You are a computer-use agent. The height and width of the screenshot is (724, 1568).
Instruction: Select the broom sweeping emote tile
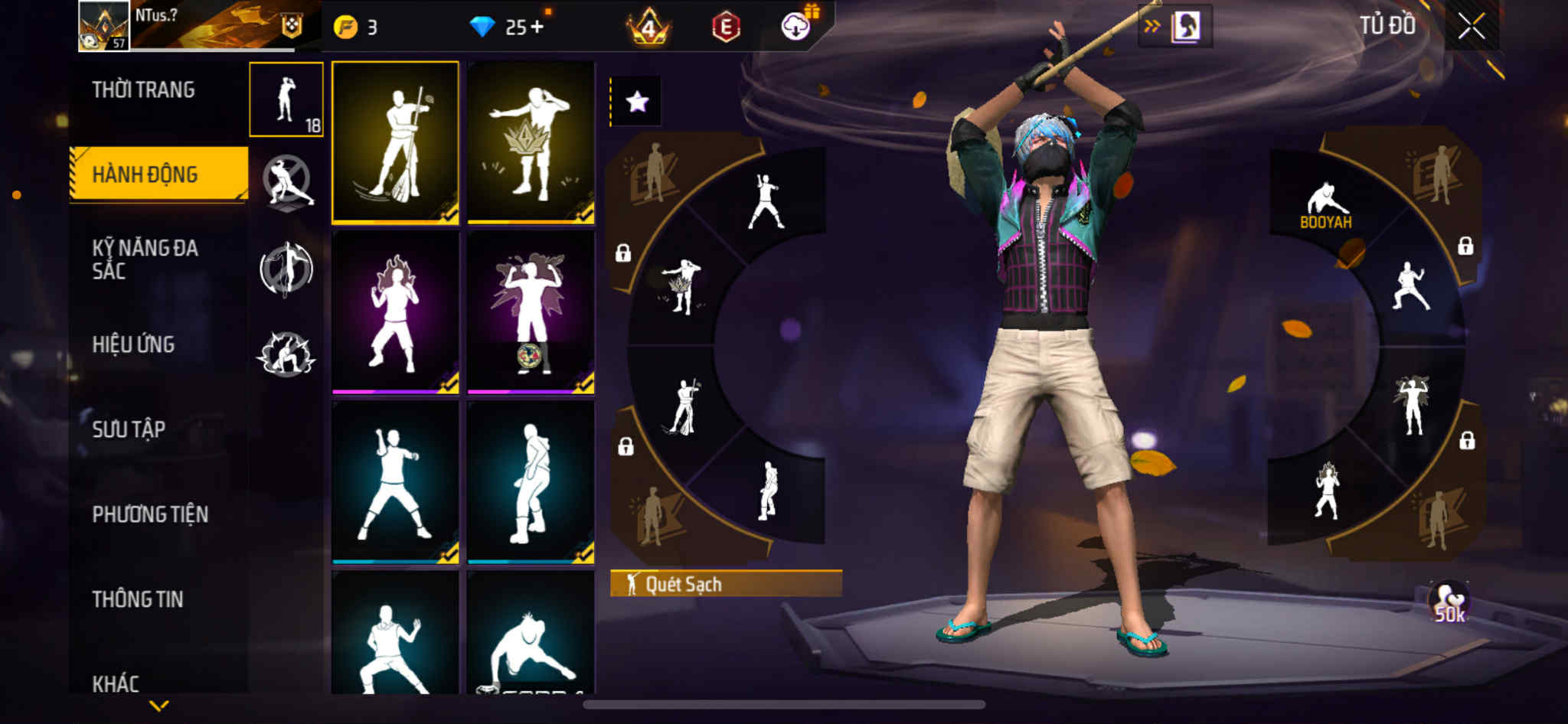[x=395, y=143]
